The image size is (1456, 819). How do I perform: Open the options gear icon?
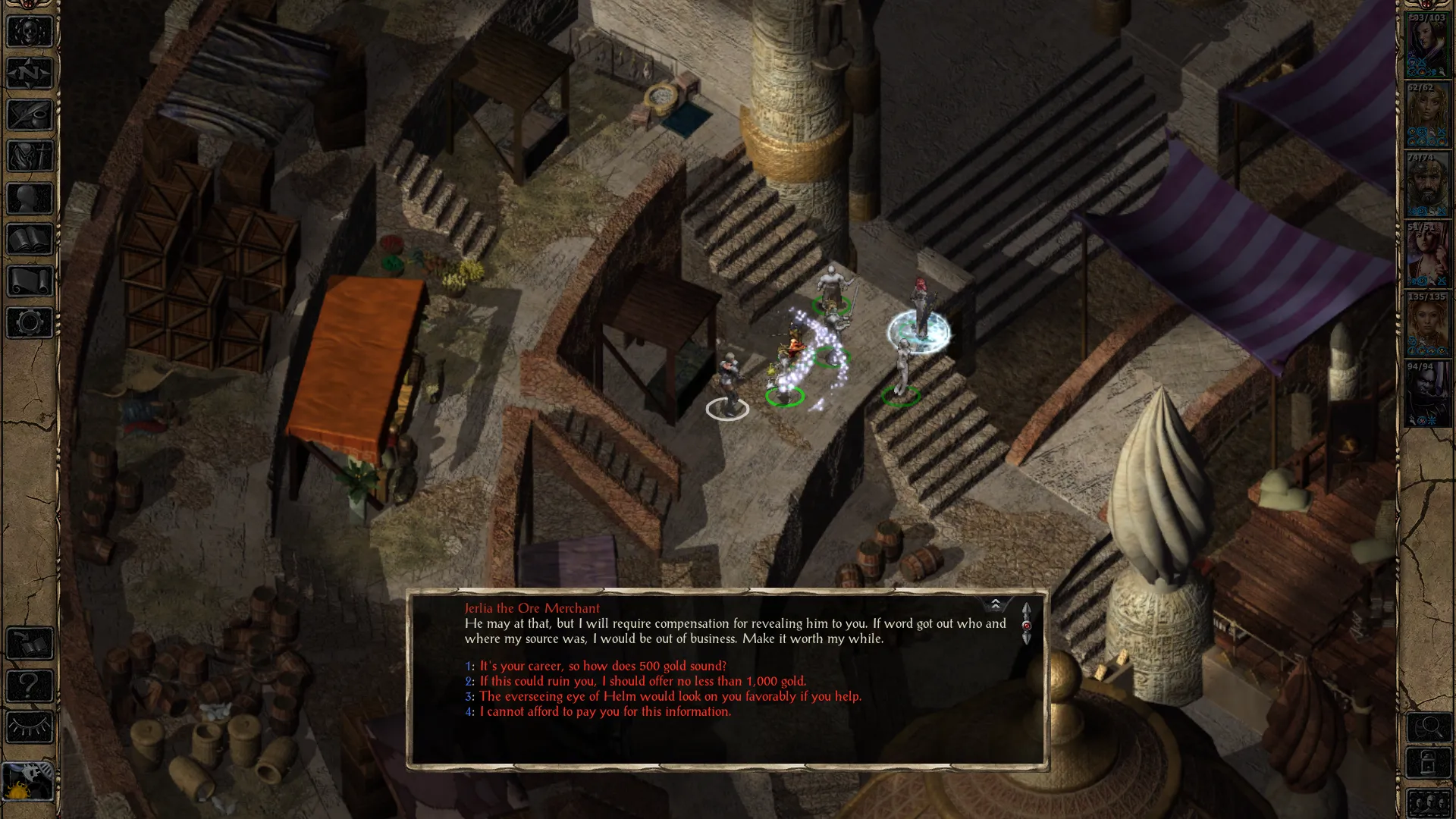tap(30, 323)
